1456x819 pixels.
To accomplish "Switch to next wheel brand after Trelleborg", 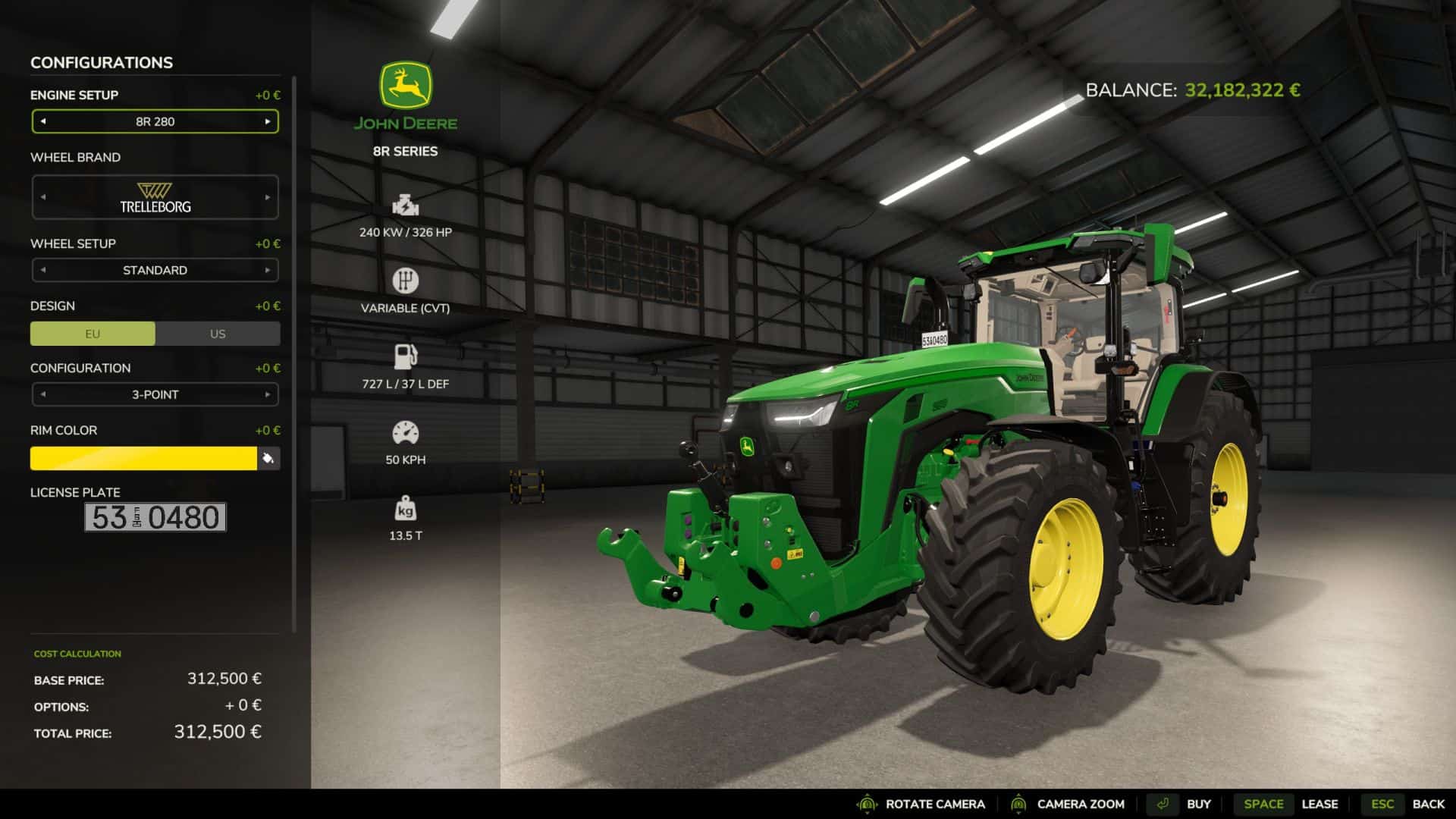I will (x=268, y=197).
